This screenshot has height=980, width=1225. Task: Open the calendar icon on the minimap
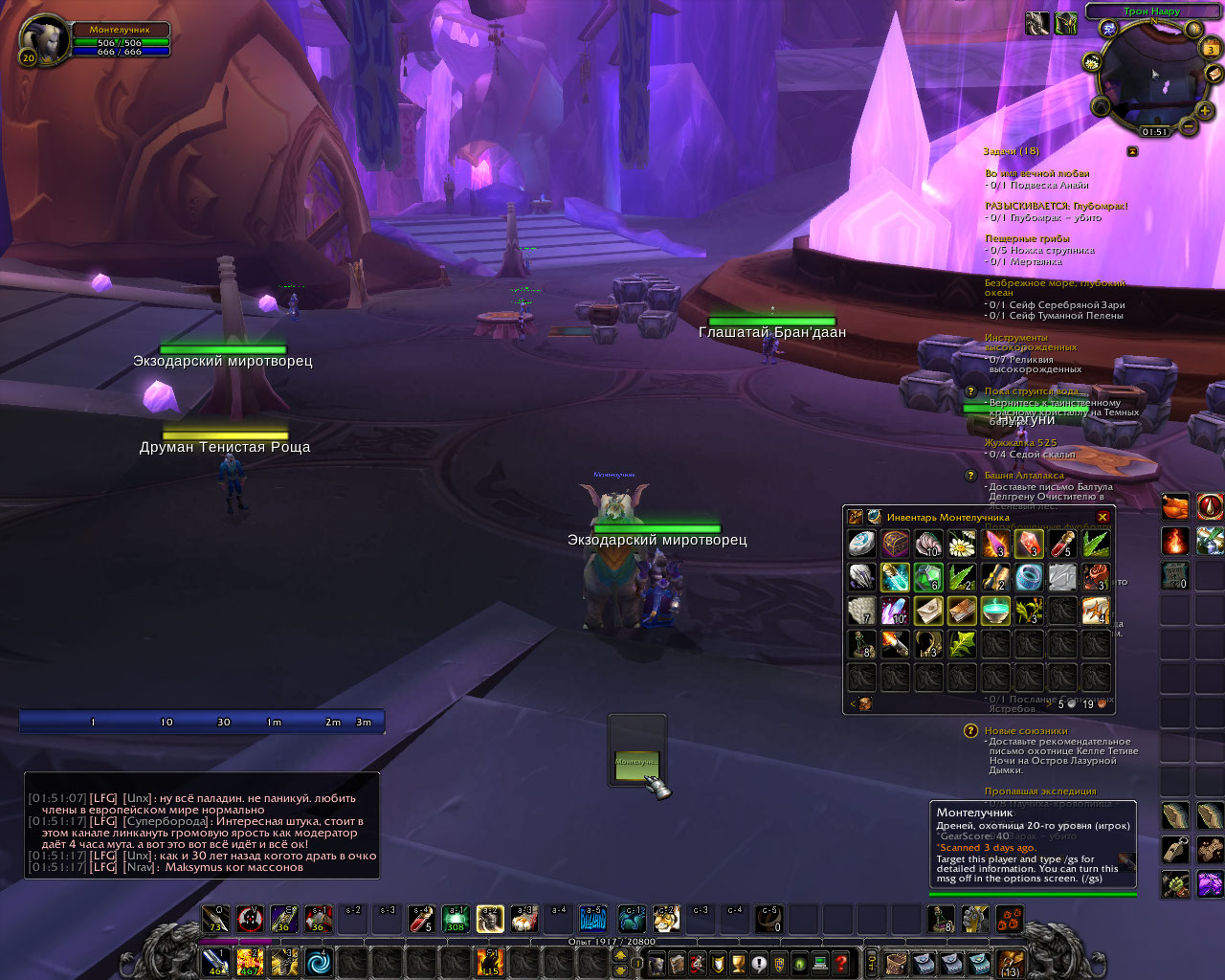tap(1209, 47)
